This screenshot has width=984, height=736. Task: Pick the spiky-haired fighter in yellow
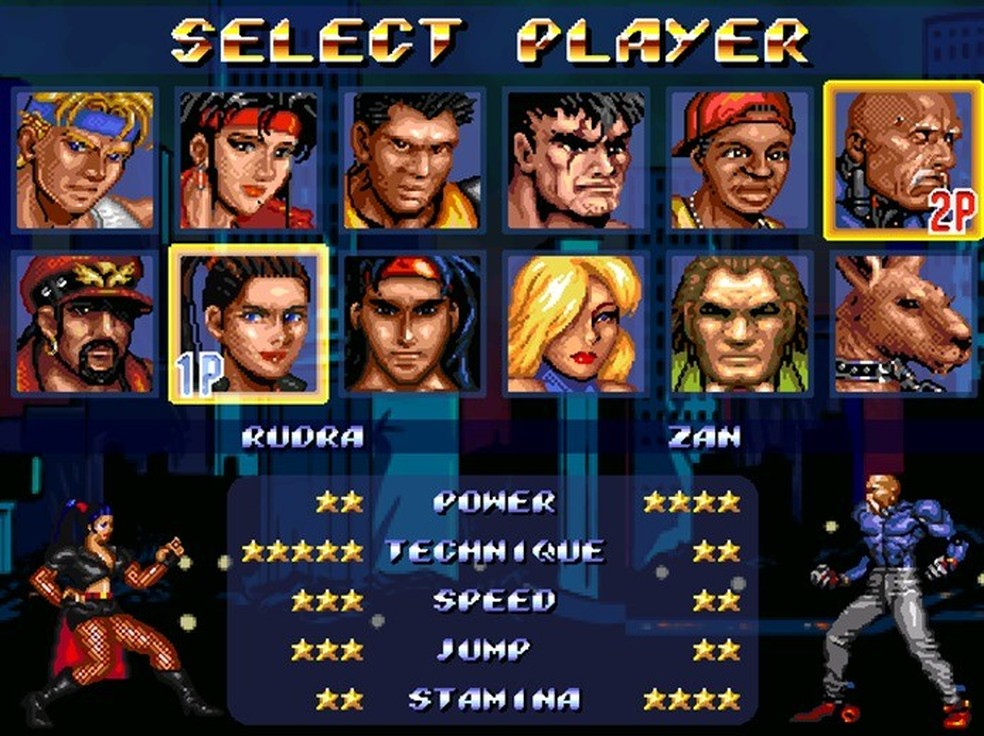[412, 160]
